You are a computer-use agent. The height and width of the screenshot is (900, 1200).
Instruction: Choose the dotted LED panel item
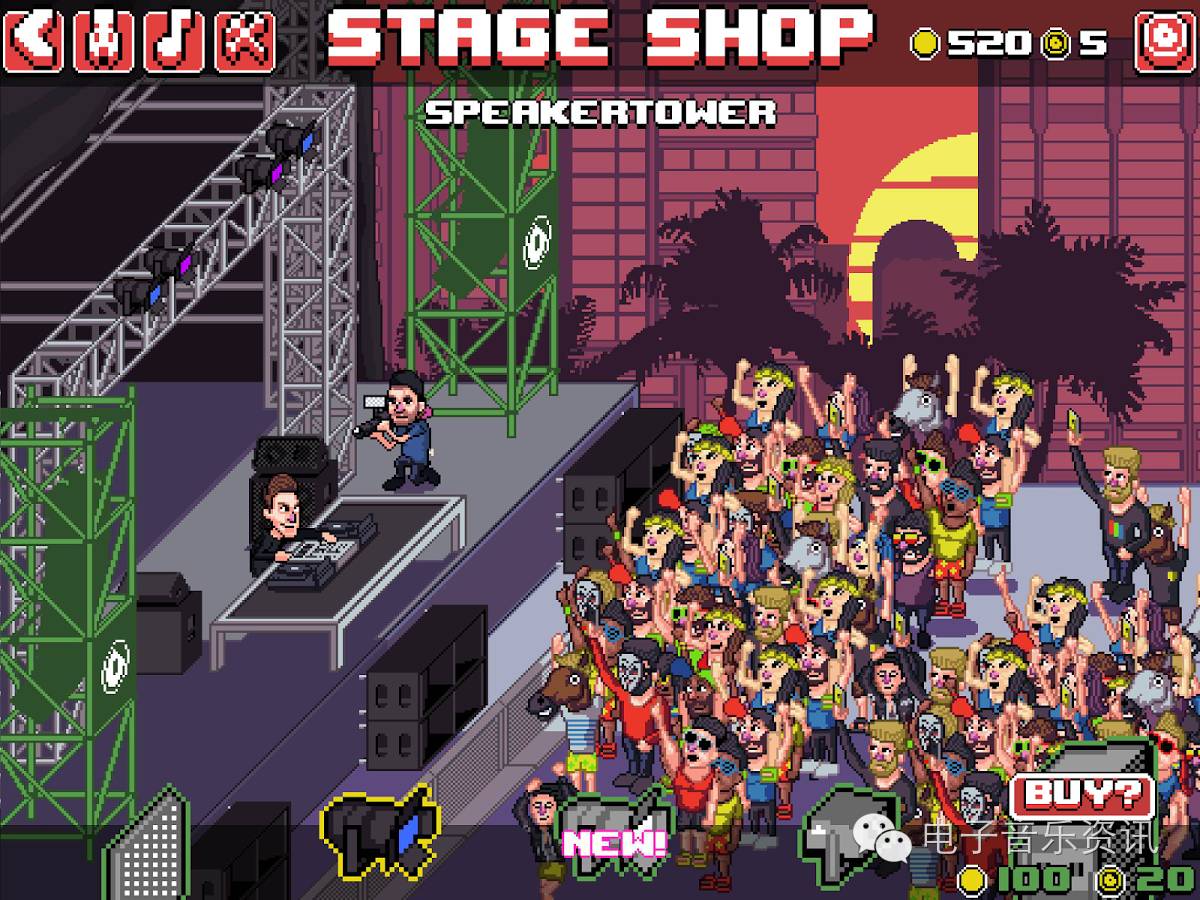148,850
